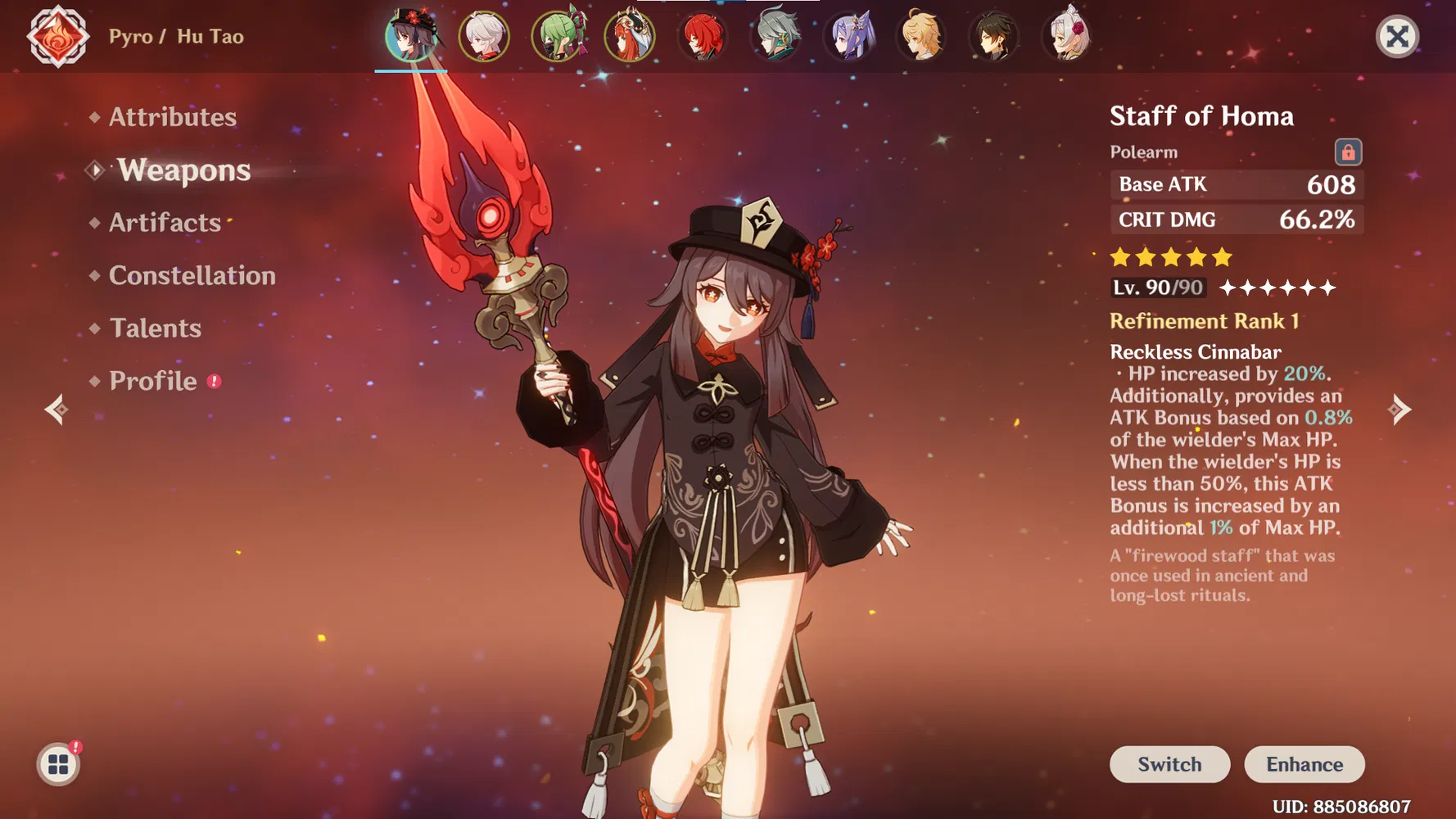Go to the previous character with left arrow

(56, 409)
